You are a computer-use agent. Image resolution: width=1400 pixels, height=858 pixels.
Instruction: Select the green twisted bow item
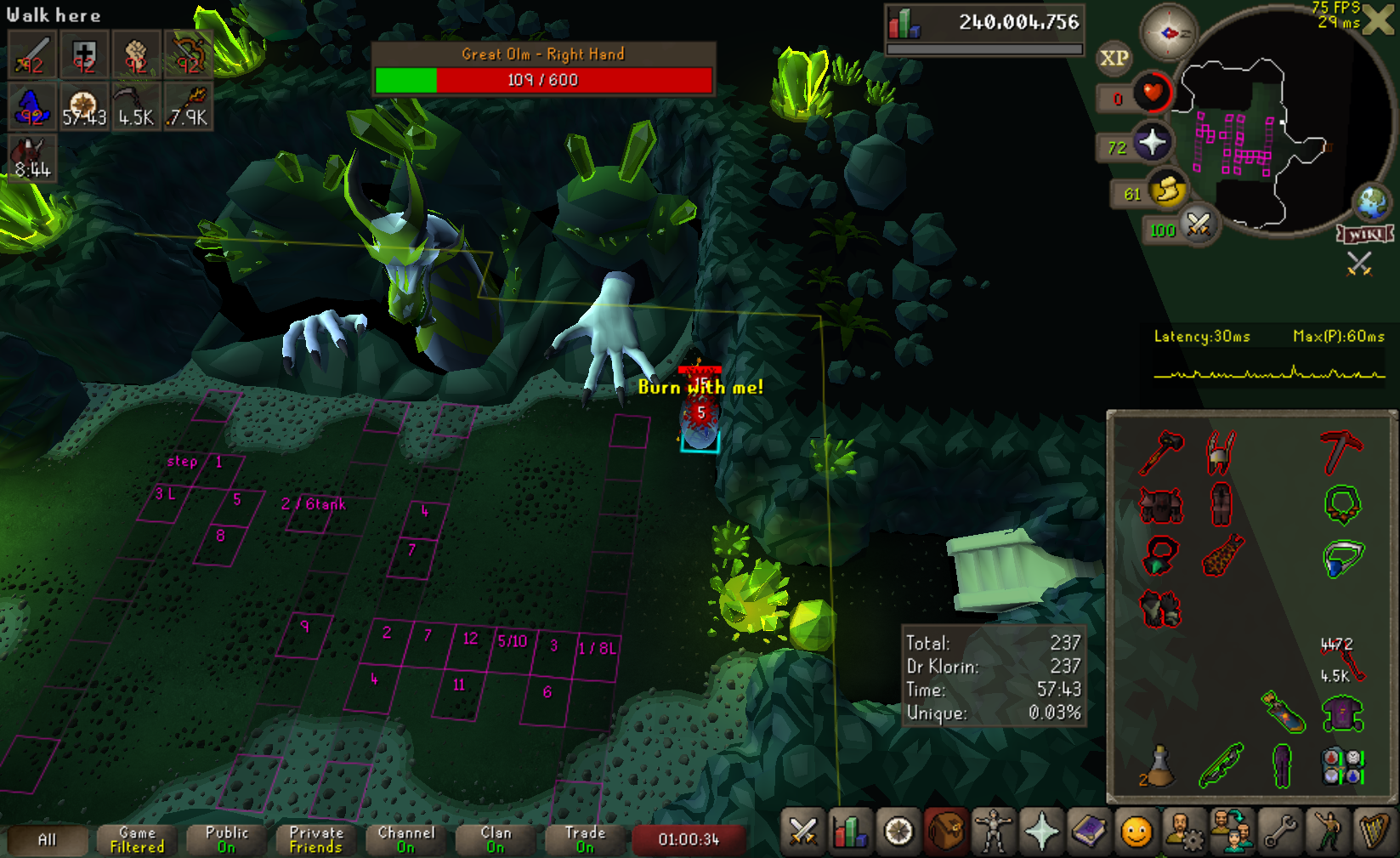tap(1221, 764)
